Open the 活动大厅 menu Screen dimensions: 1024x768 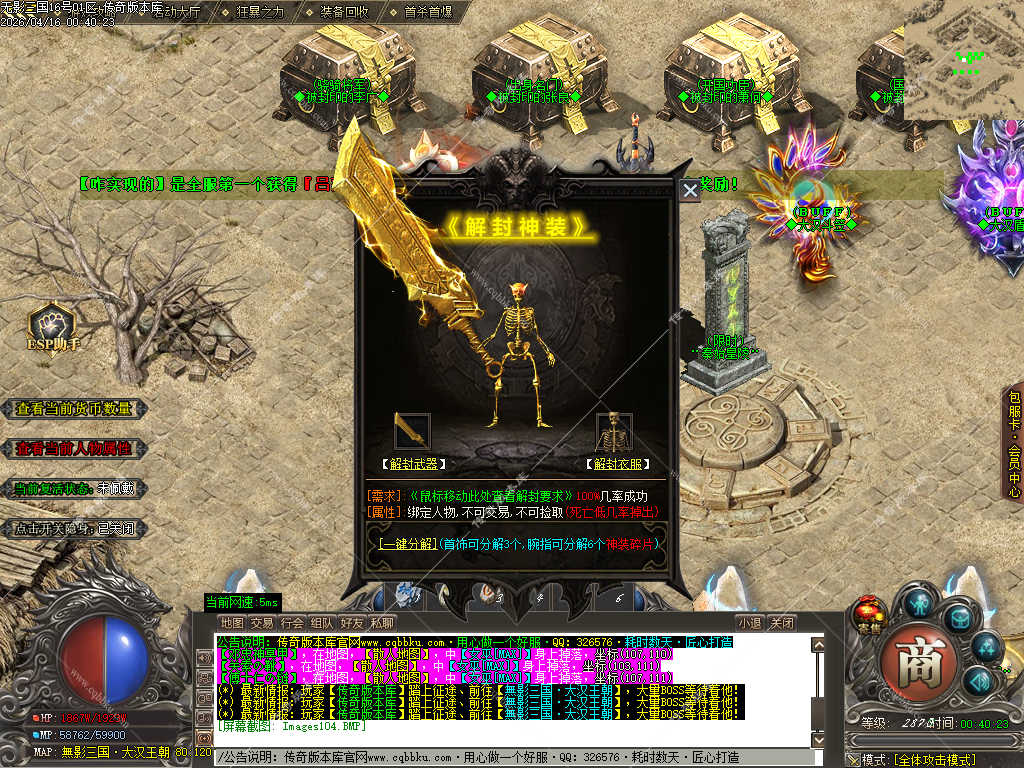point(176,13)
